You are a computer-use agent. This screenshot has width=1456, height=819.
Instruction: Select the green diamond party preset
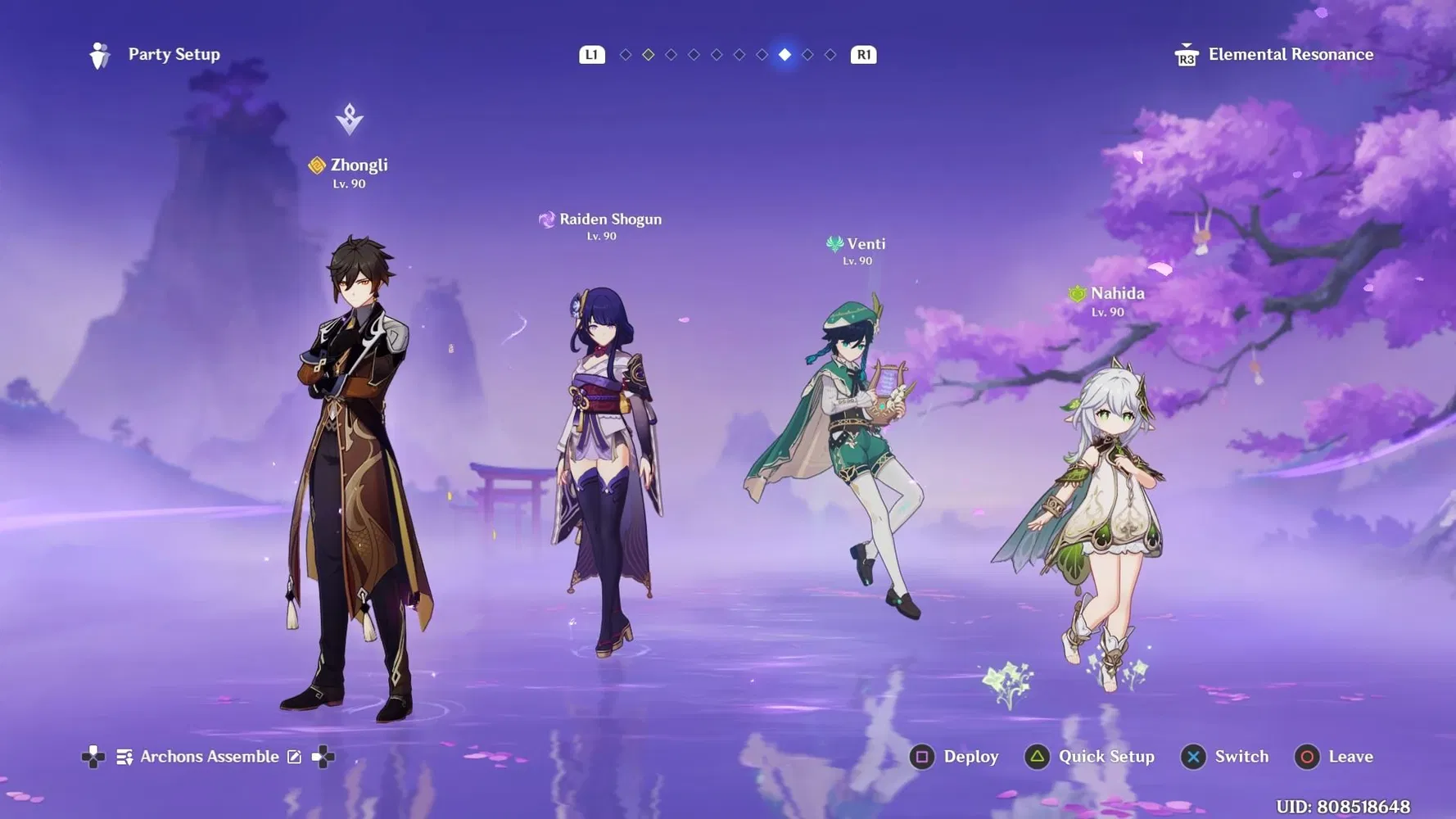[x=648, y=55]
